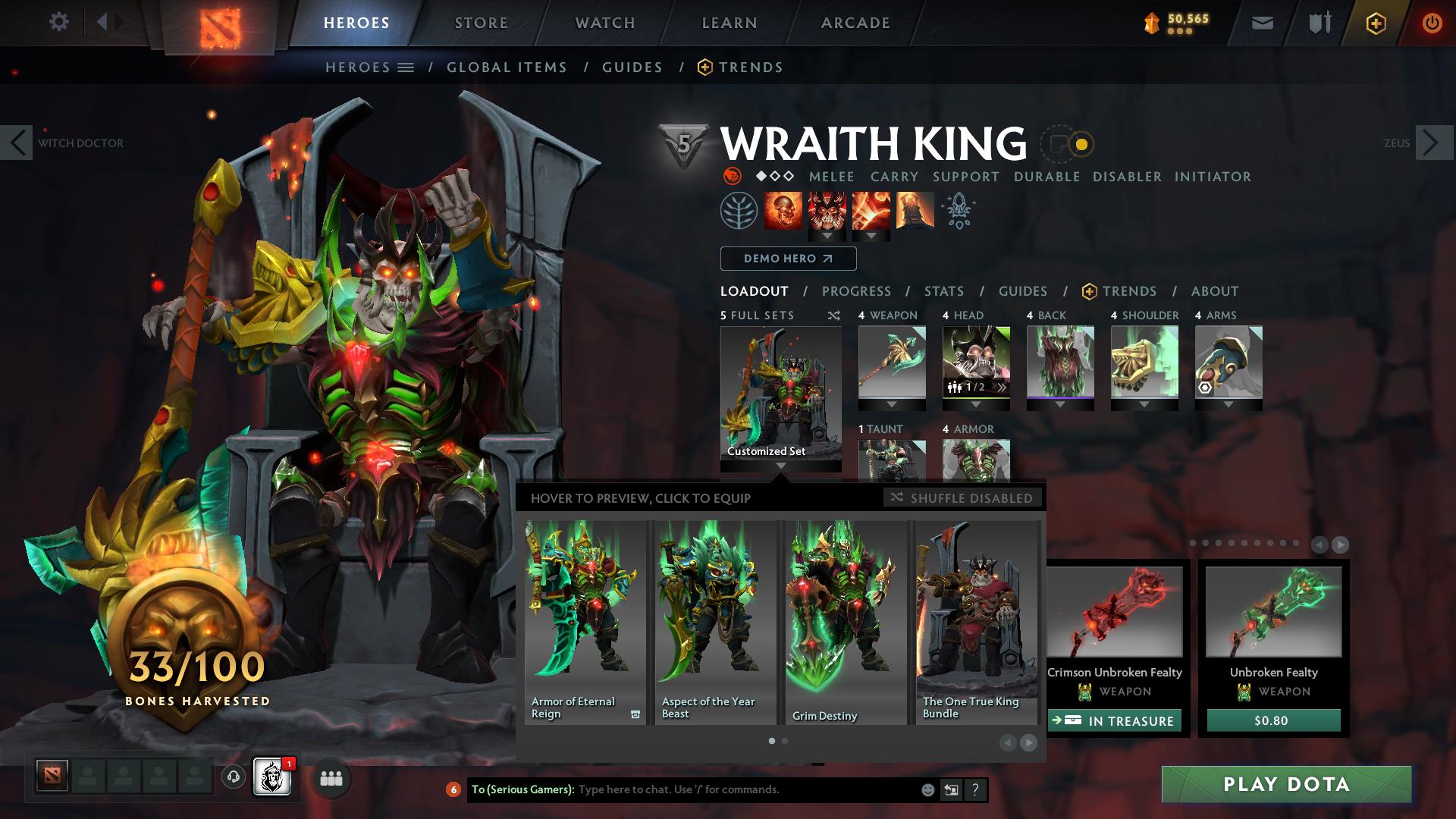Open the mail notifications icon
Viewport: 1456px width, 819px height.
[x=1261, y=22]
